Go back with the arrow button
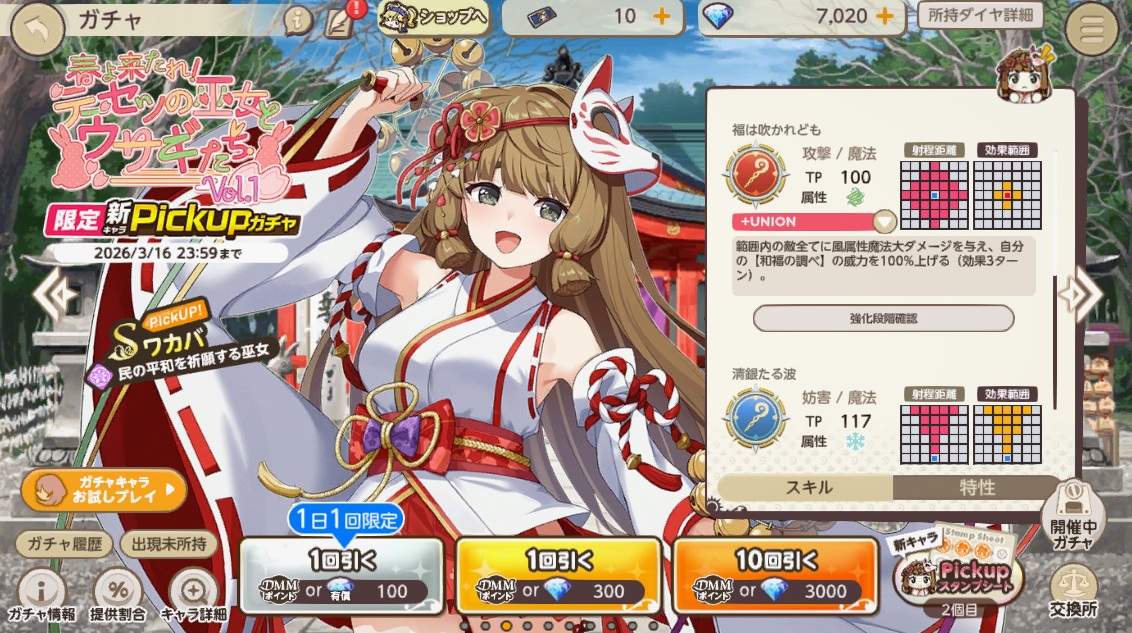This screenshot has height=633, width=1132. [39, 30]
